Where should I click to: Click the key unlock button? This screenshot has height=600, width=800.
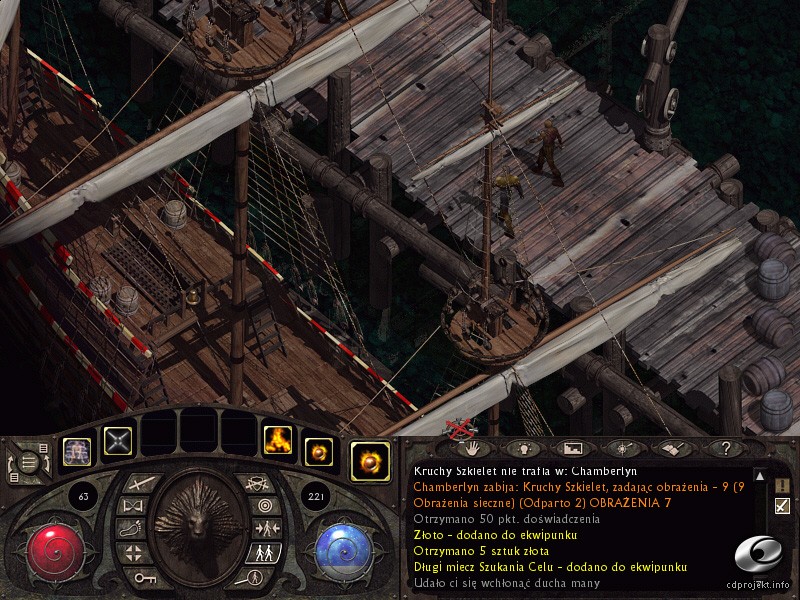point(143,577)
